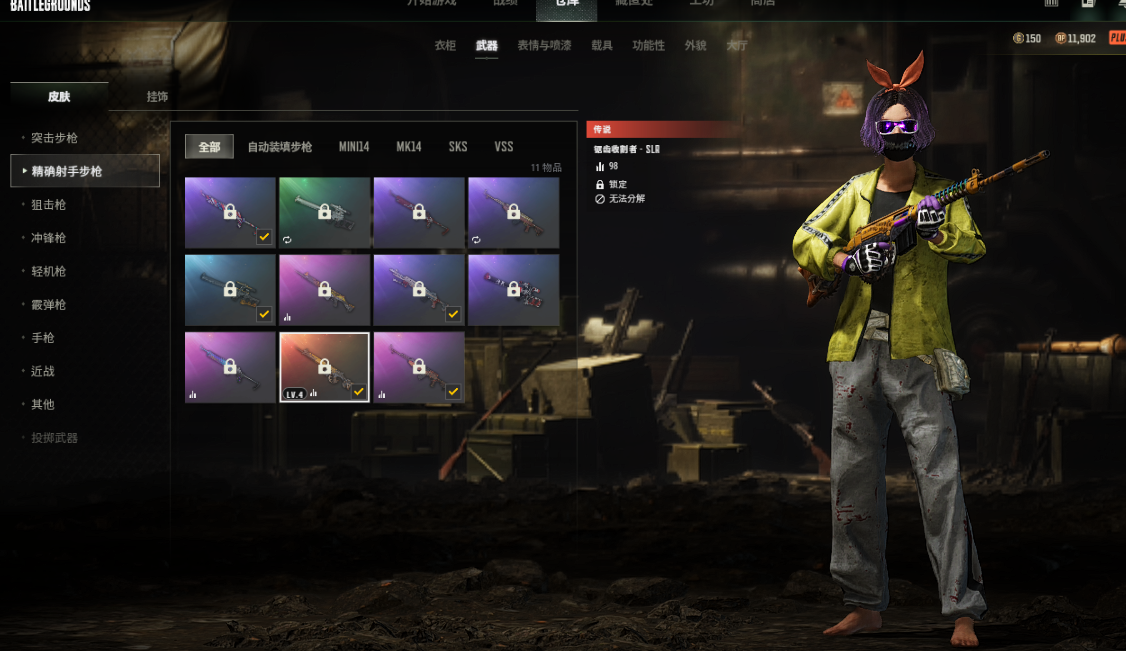This screenshot has height=651, width=1126.
Task: Show the 轻机枪 skins list
Action: 48,271
